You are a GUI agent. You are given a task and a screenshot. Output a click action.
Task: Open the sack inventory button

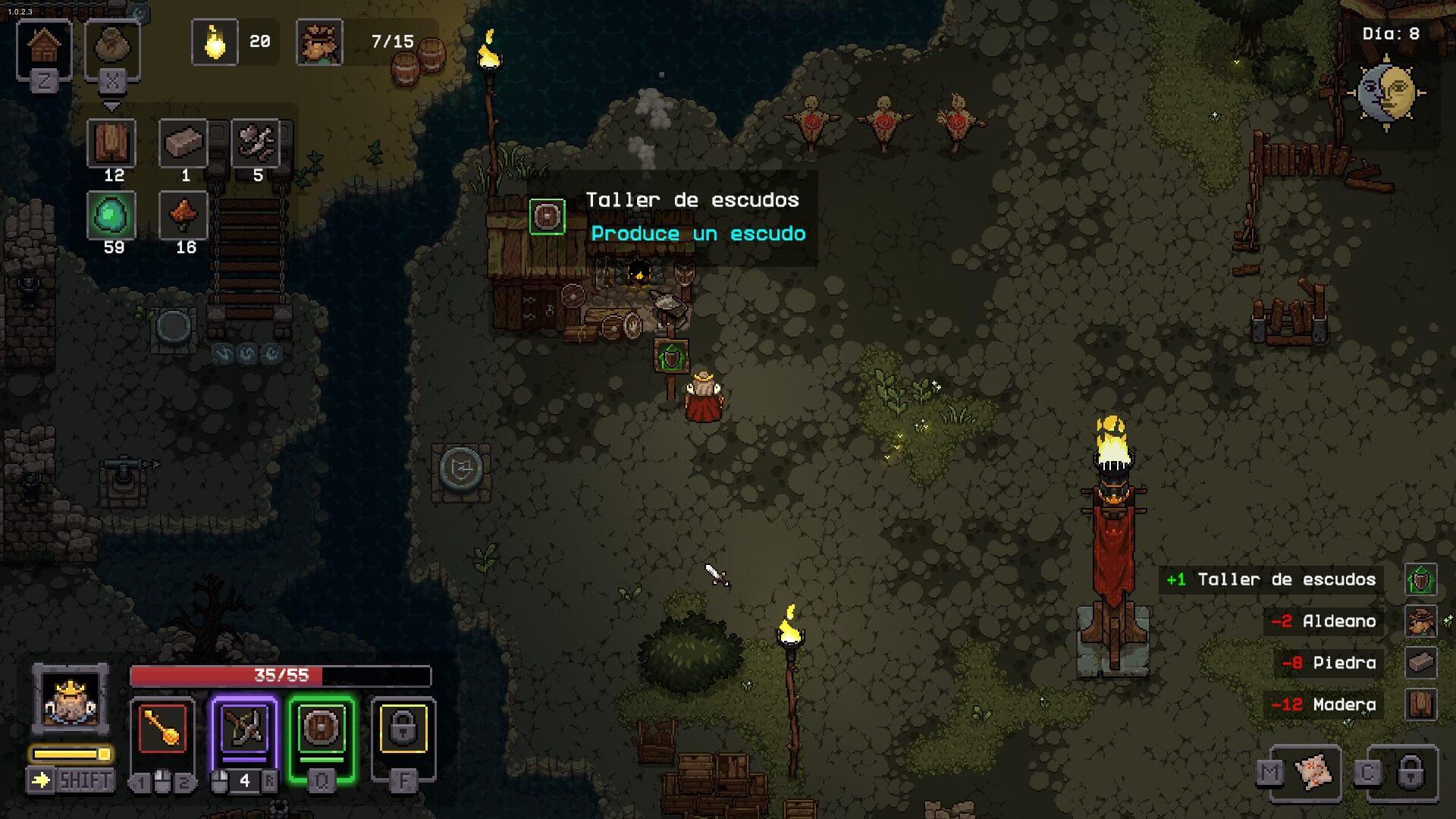[x=112, y=48]
